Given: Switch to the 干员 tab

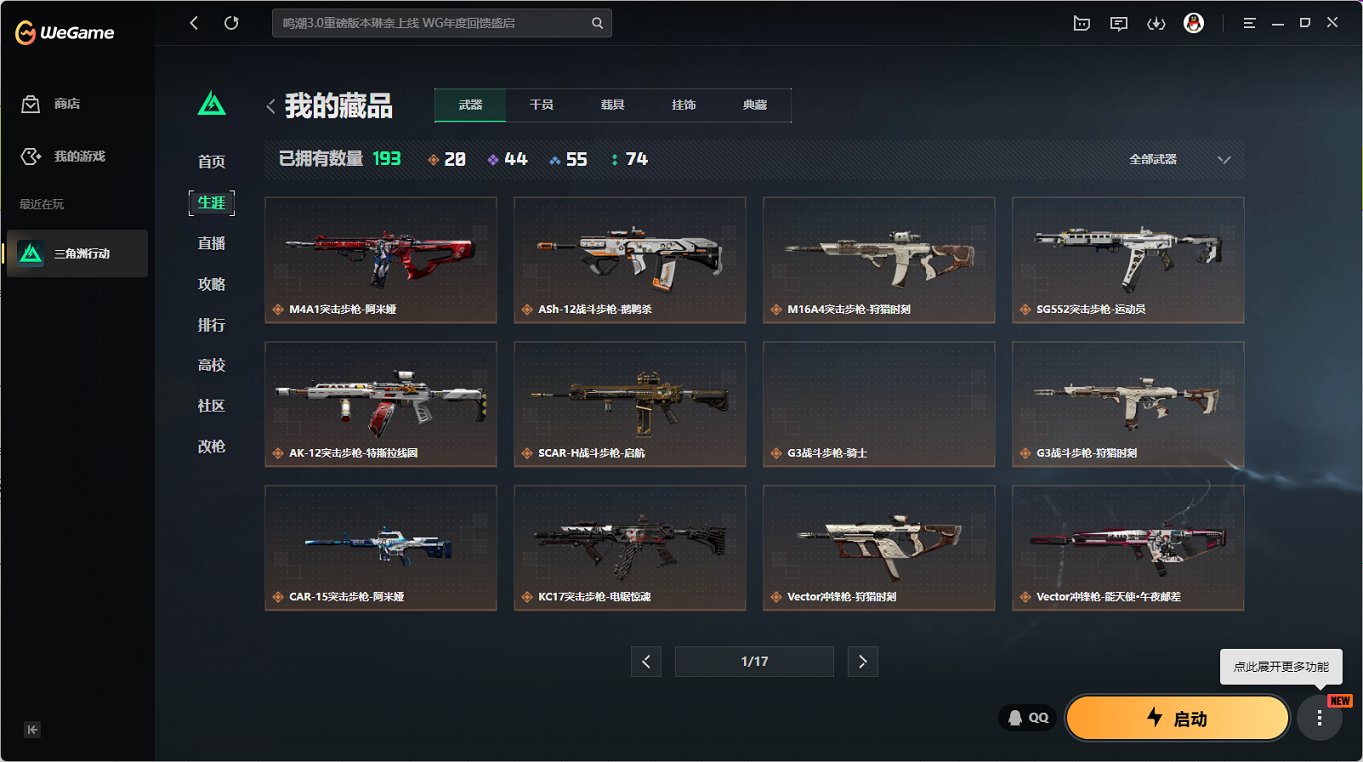Looking at the screenshot, I should click(541, 103).
